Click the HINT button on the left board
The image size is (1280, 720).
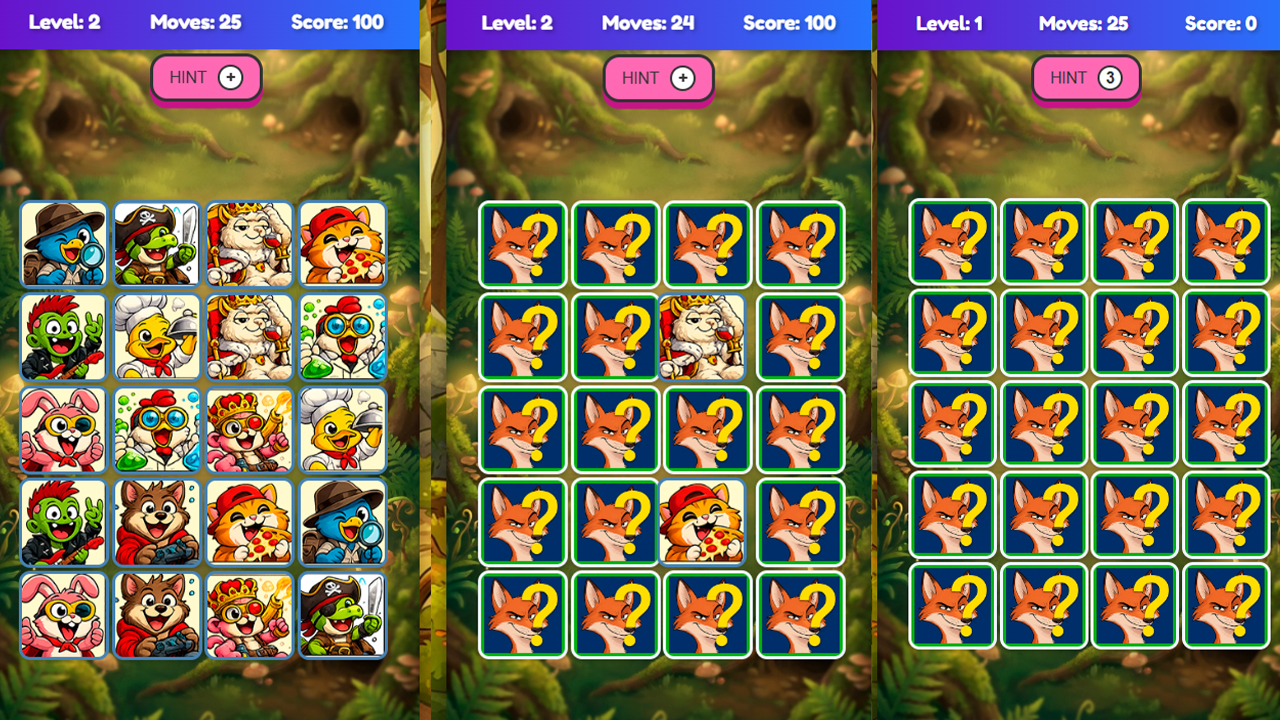206,77
